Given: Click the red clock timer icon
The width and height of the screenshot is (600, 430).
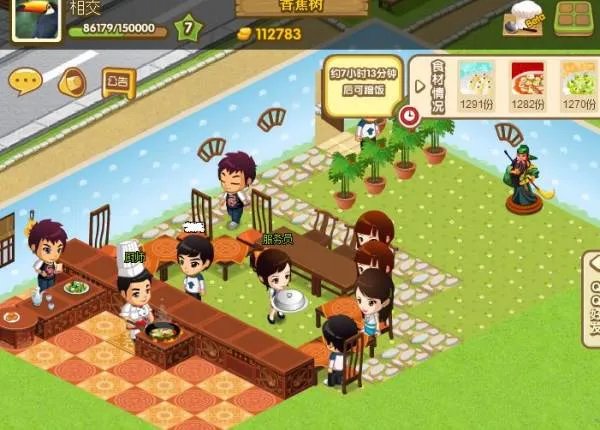Looking at the screenshot, I should (408, 115).
